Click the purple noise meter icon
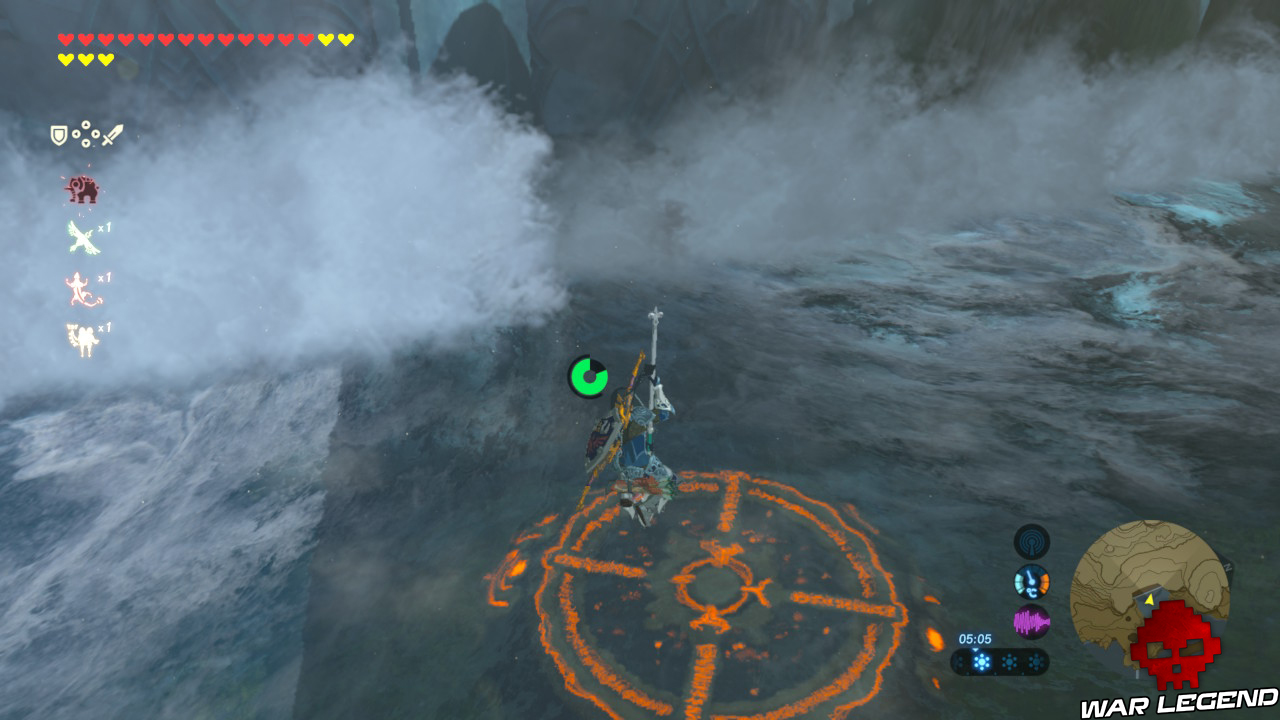The height and width of the screenshot is (720, 1280). [x=1031, y=622]
